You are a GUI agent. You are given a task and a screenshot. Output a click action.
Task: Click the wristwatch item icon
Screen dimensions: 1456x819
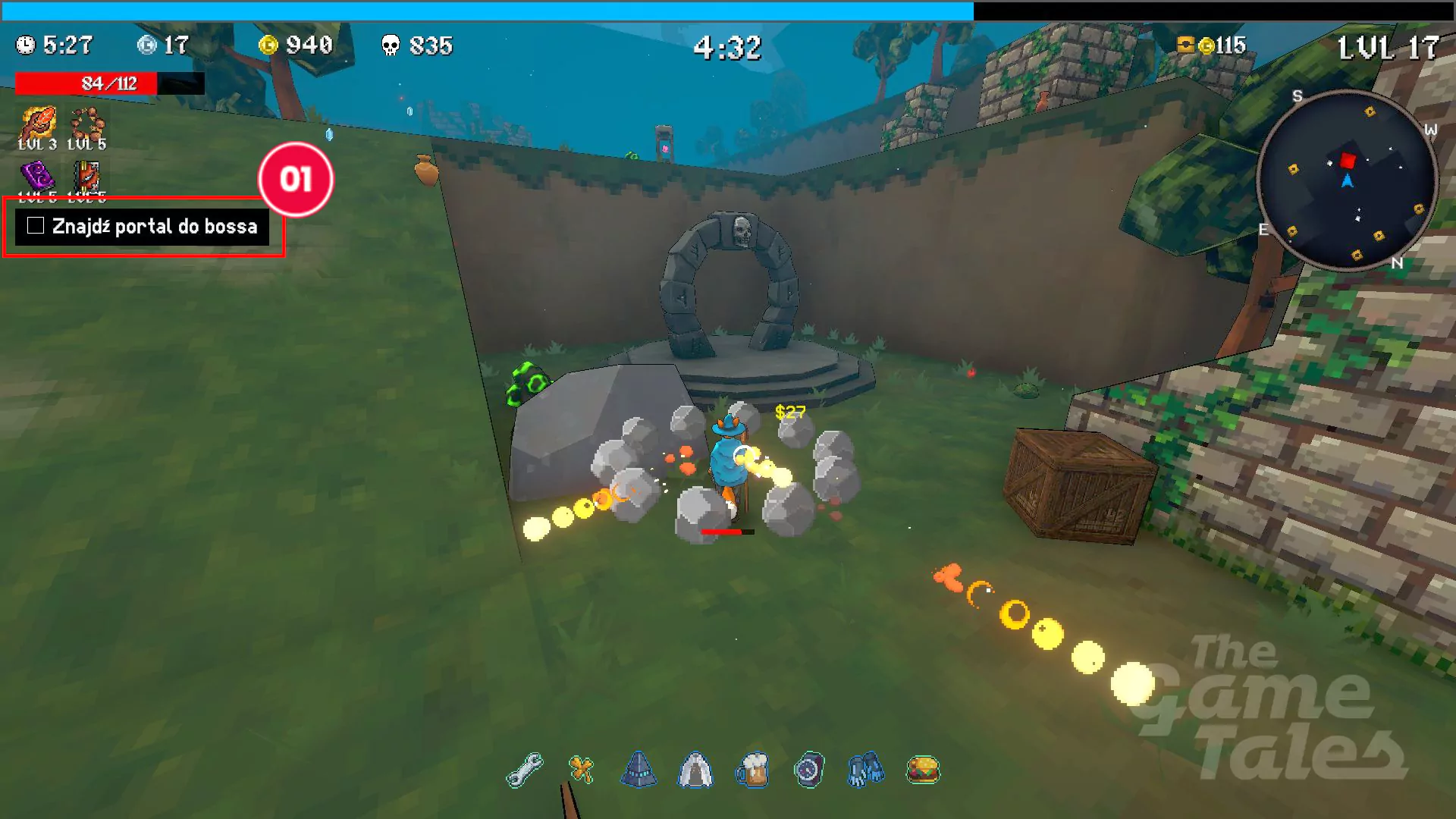point(809,770)
